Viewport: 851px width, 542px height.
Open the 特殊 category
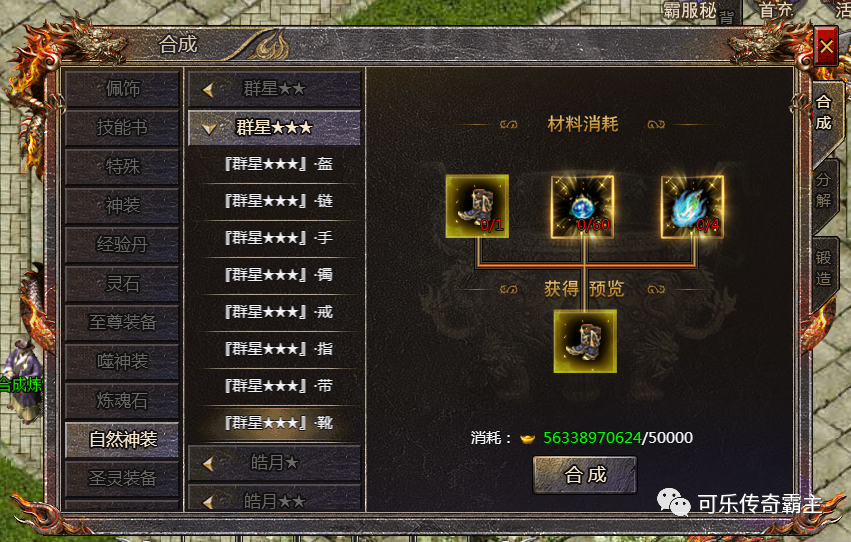pos(122,167)
